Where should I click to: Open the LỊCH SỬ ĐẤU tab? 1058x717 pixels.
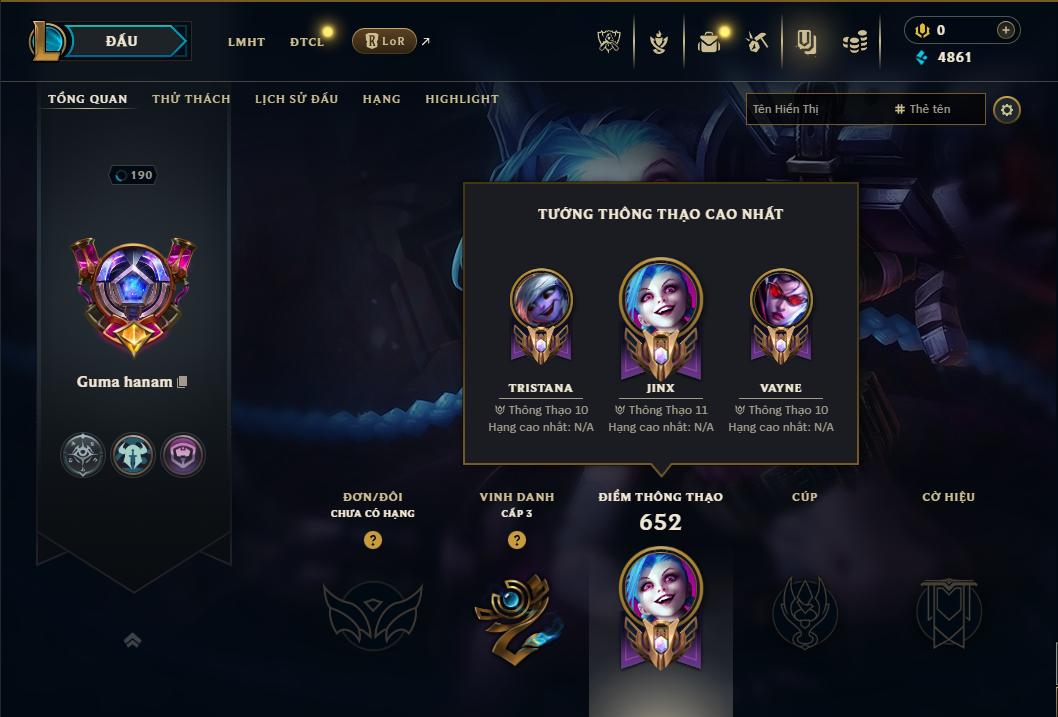click(296, 99)
